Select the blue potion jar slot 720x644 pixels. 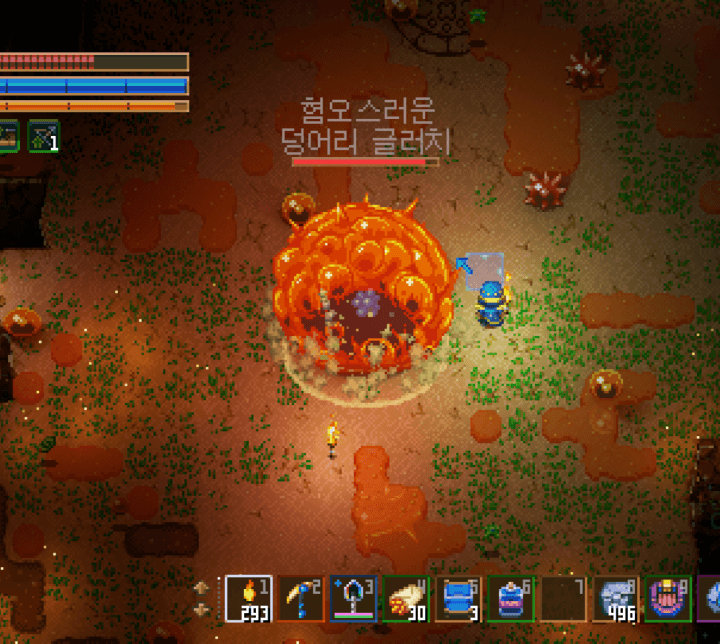click(x=511, y=598)
